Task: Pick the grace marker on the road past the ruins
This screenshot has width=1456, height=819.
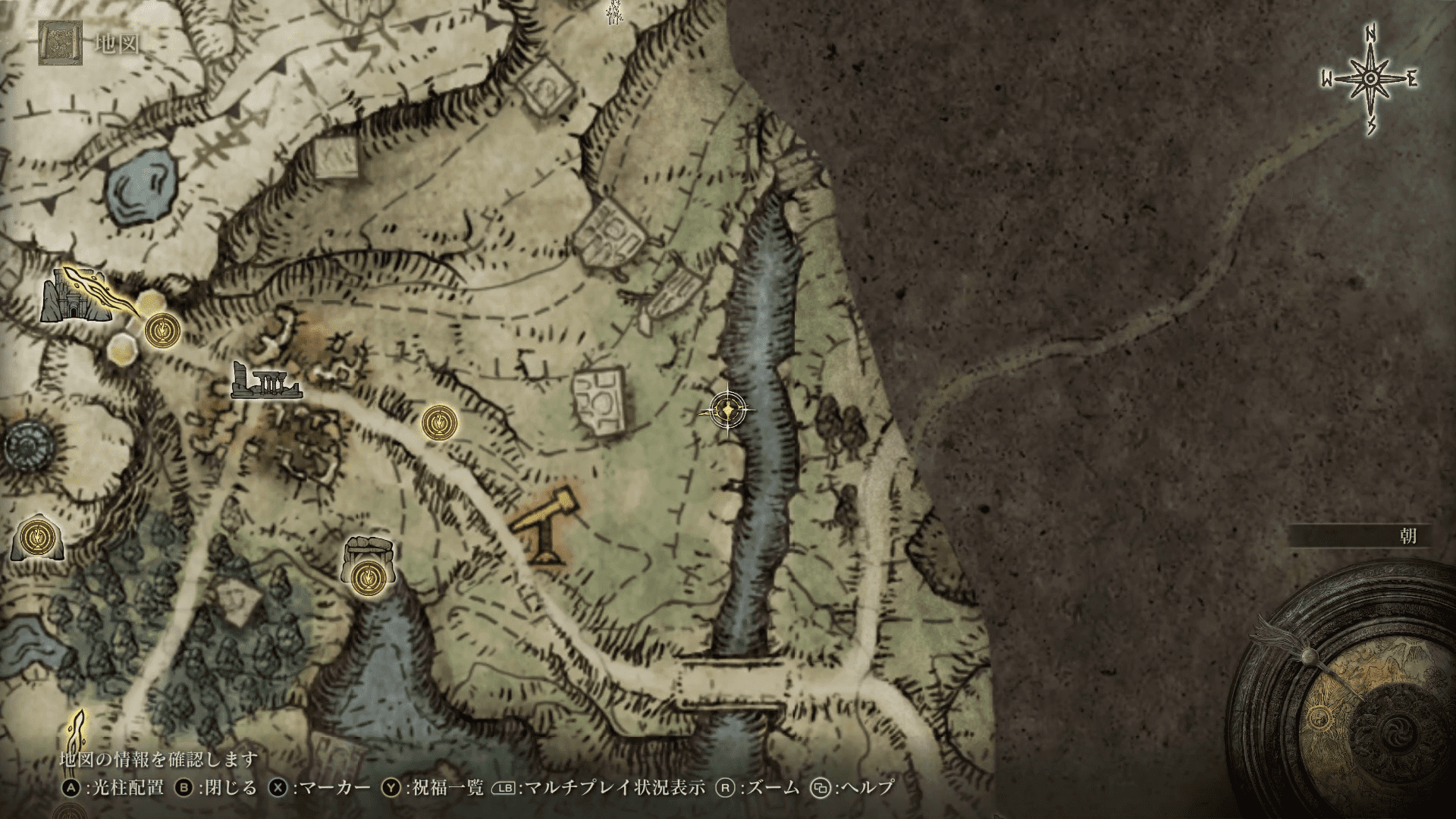Action: point(439,422)
